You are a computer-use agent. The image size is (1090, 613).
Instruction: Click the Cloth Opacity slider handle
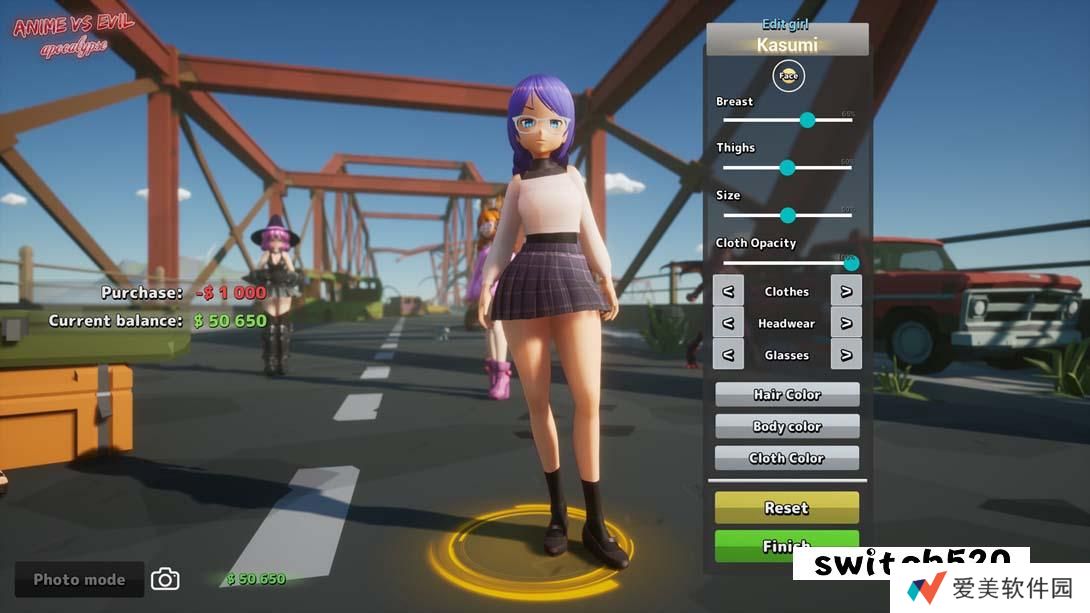point(851,263)
